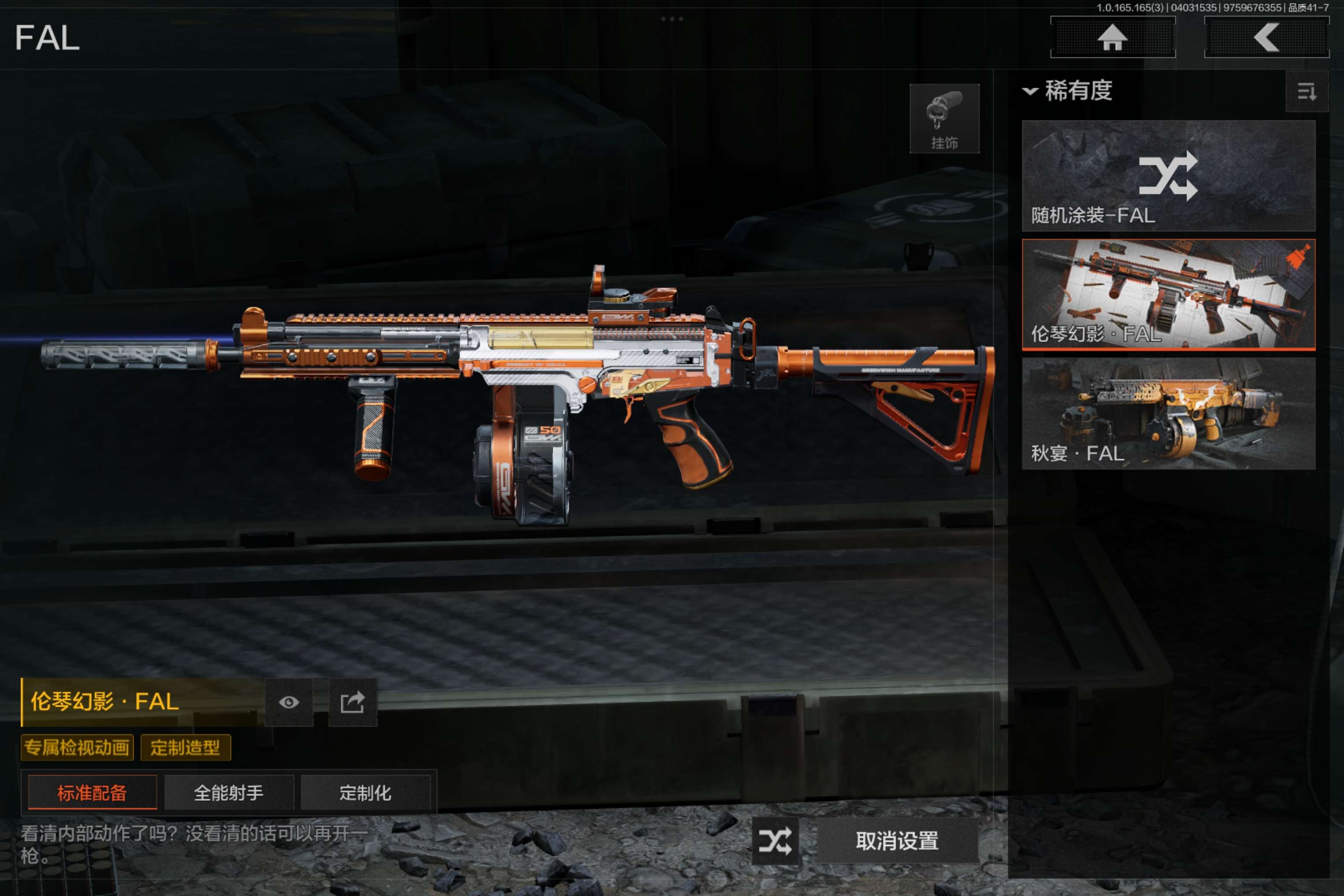The width and height of the screenshot is (1344, 896).
Task: Return to the home screen
Action: [1112, 38]
